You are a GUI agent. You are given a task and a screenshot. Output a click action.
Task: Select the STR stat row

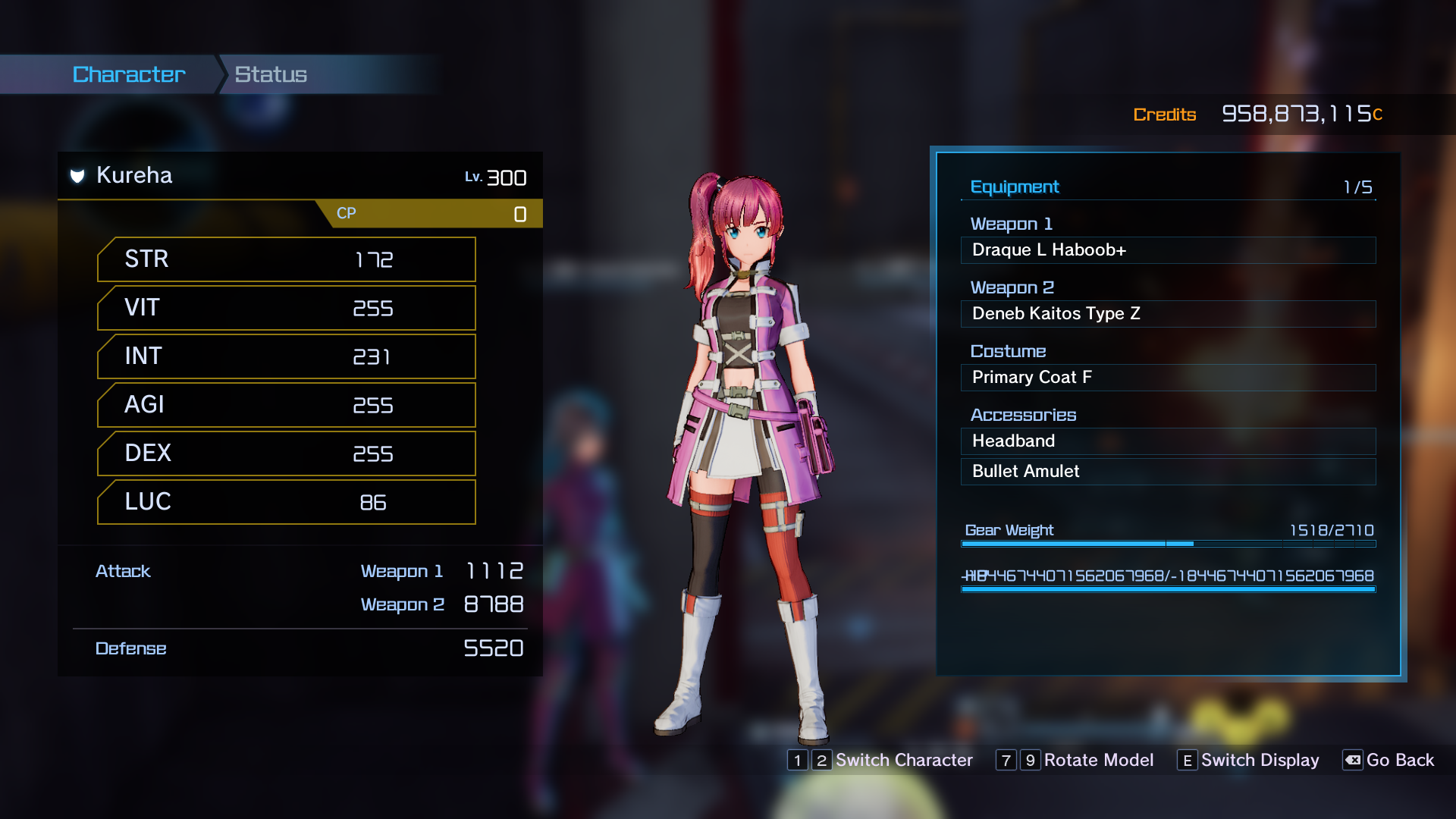tap(287, 259)
